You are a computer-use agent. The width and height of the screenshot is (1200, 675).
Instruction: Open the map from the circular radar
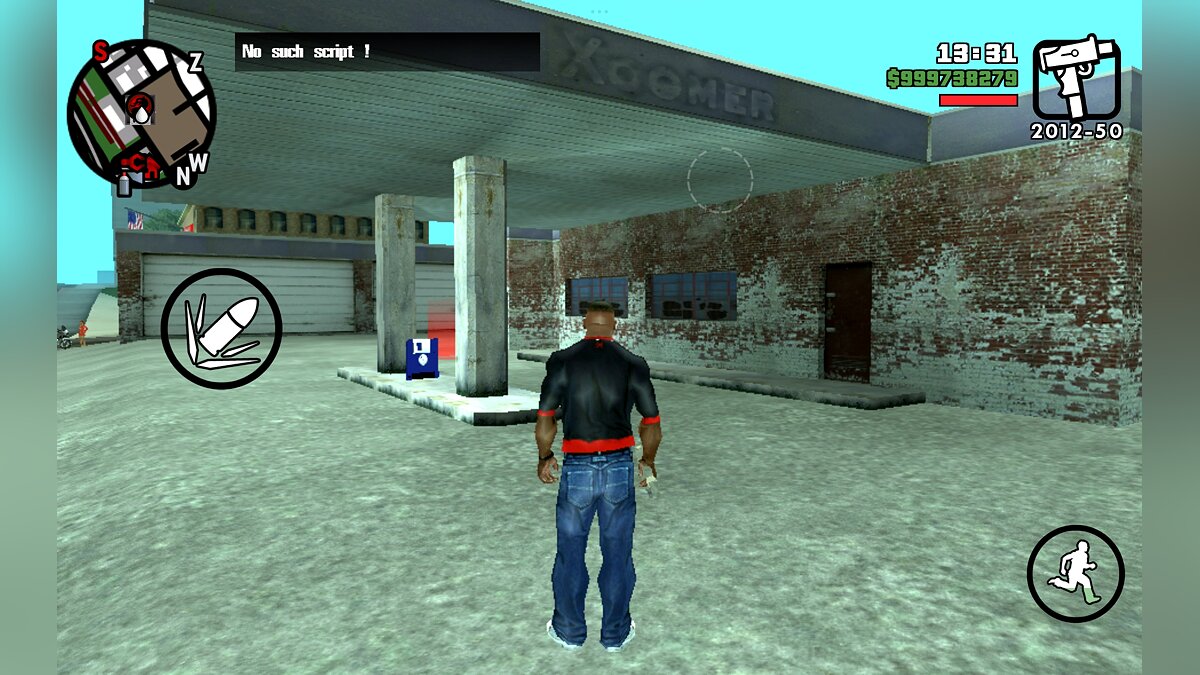[x=141, y=113]
